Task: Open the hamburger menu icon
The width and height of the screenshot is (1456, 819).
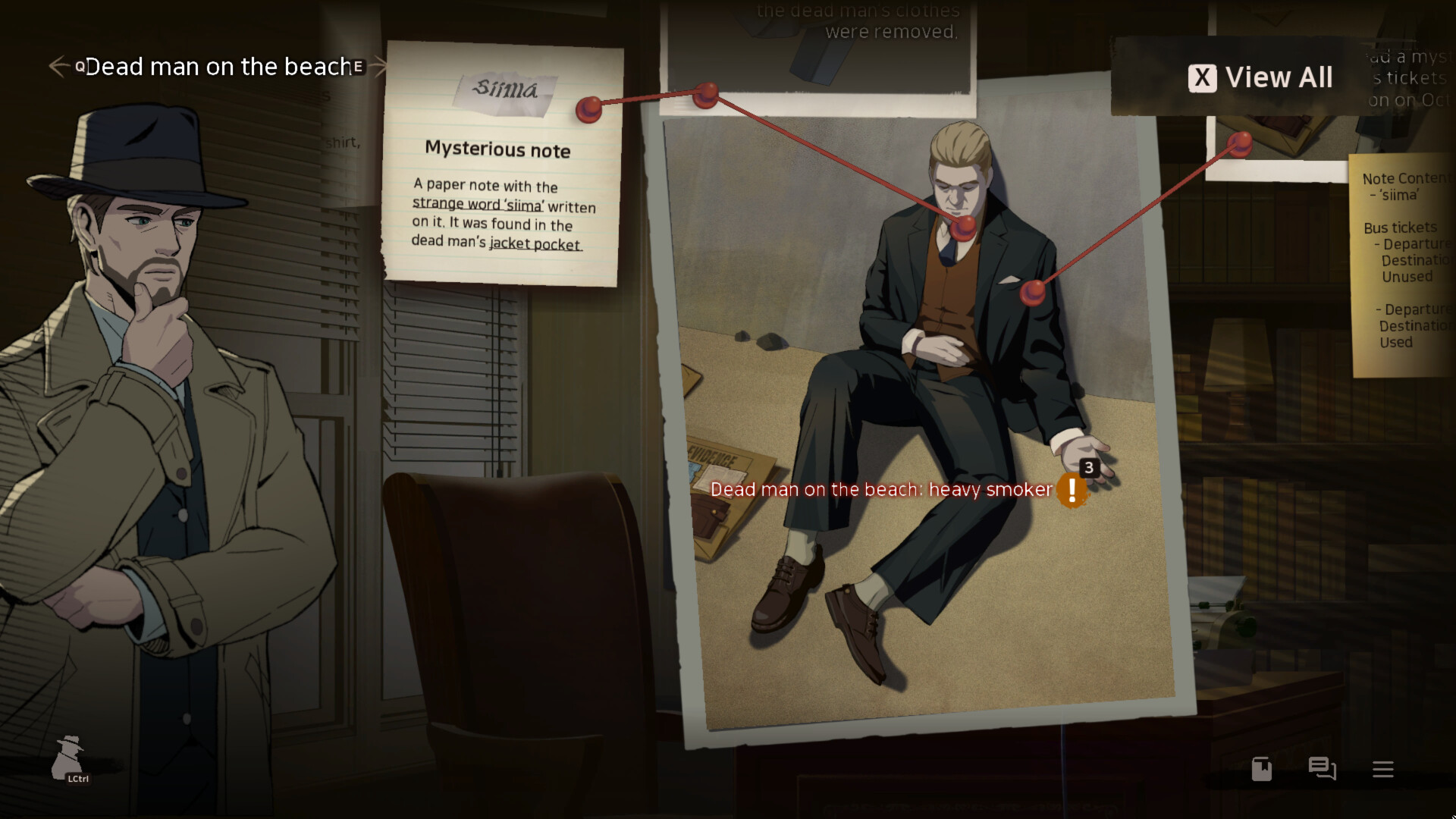Action: 1382,769
